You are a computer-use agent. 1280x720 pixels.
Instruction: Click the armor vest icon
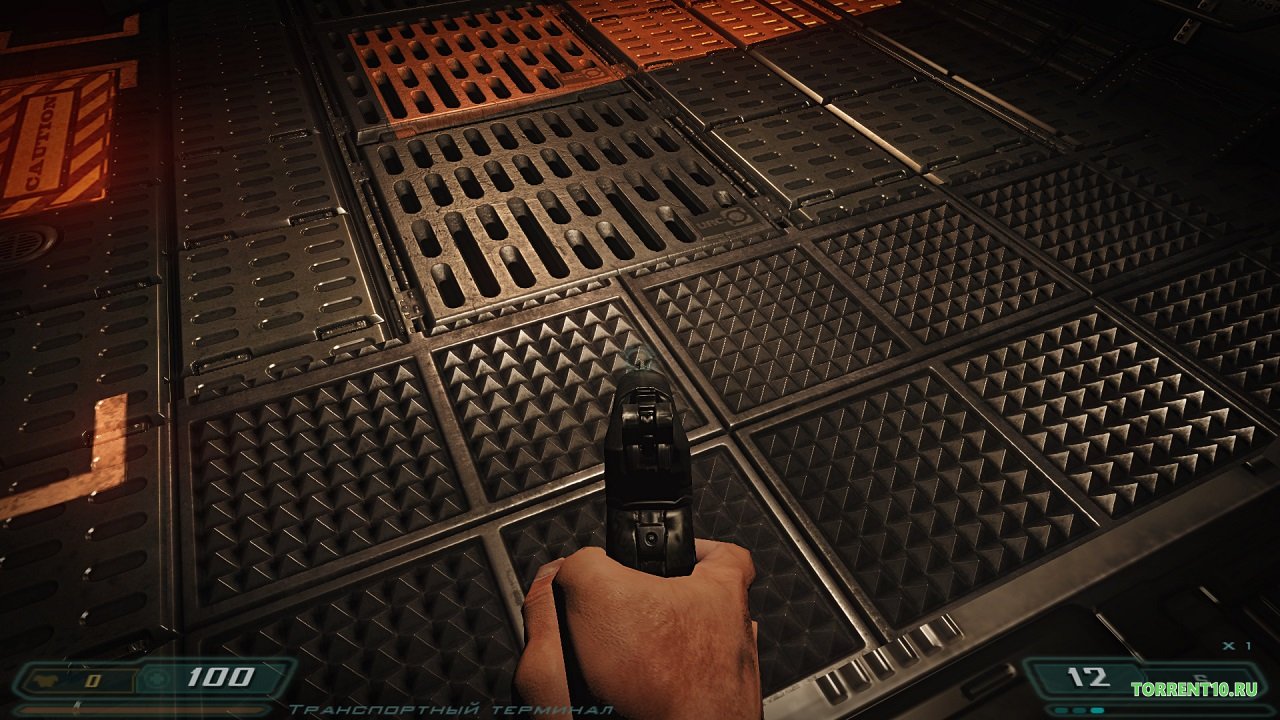coord(47,681)
